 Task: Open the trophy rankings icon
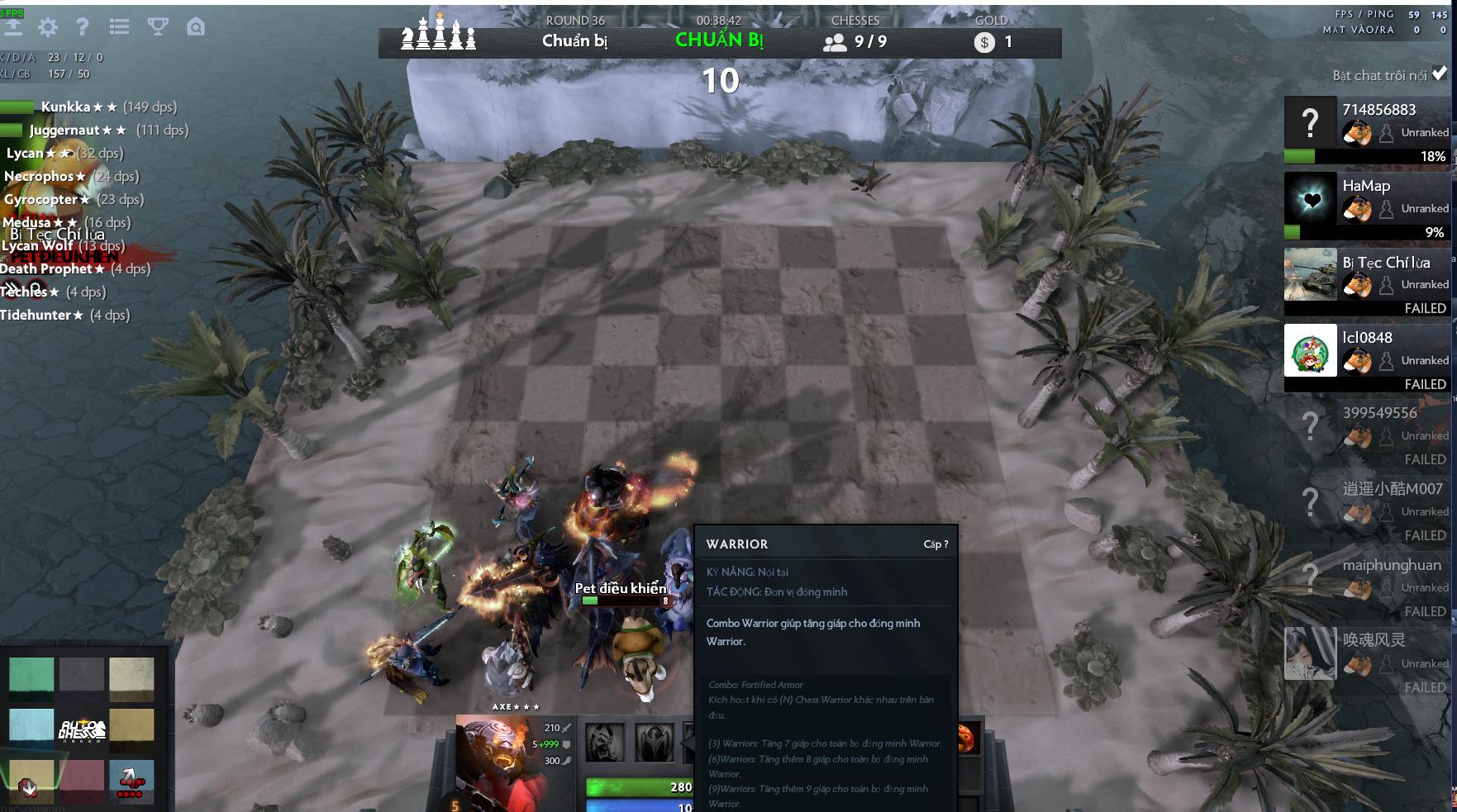coord(156,27)
